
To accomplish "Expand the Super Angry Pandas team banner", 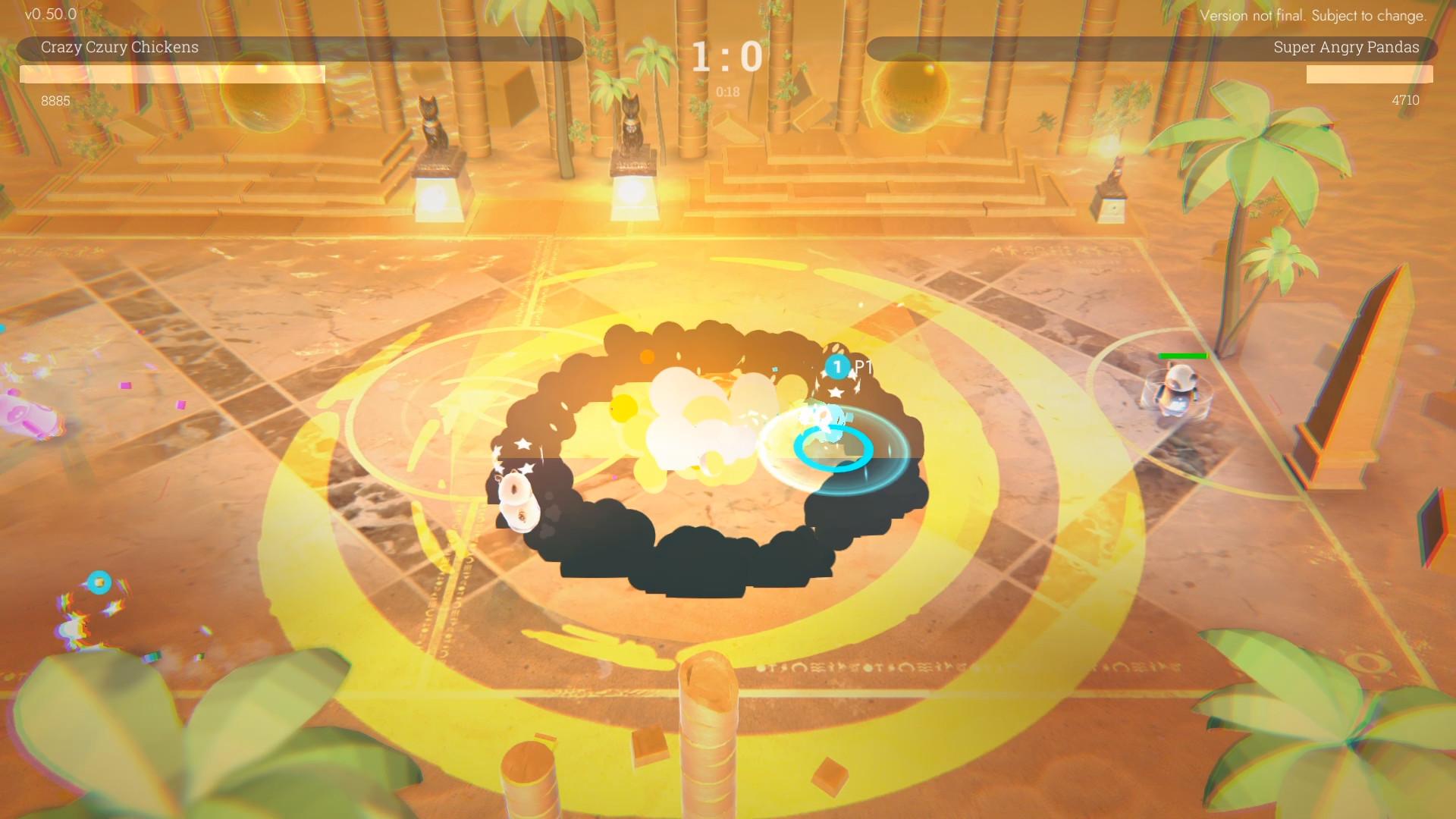I will (x=1153, y=47).
